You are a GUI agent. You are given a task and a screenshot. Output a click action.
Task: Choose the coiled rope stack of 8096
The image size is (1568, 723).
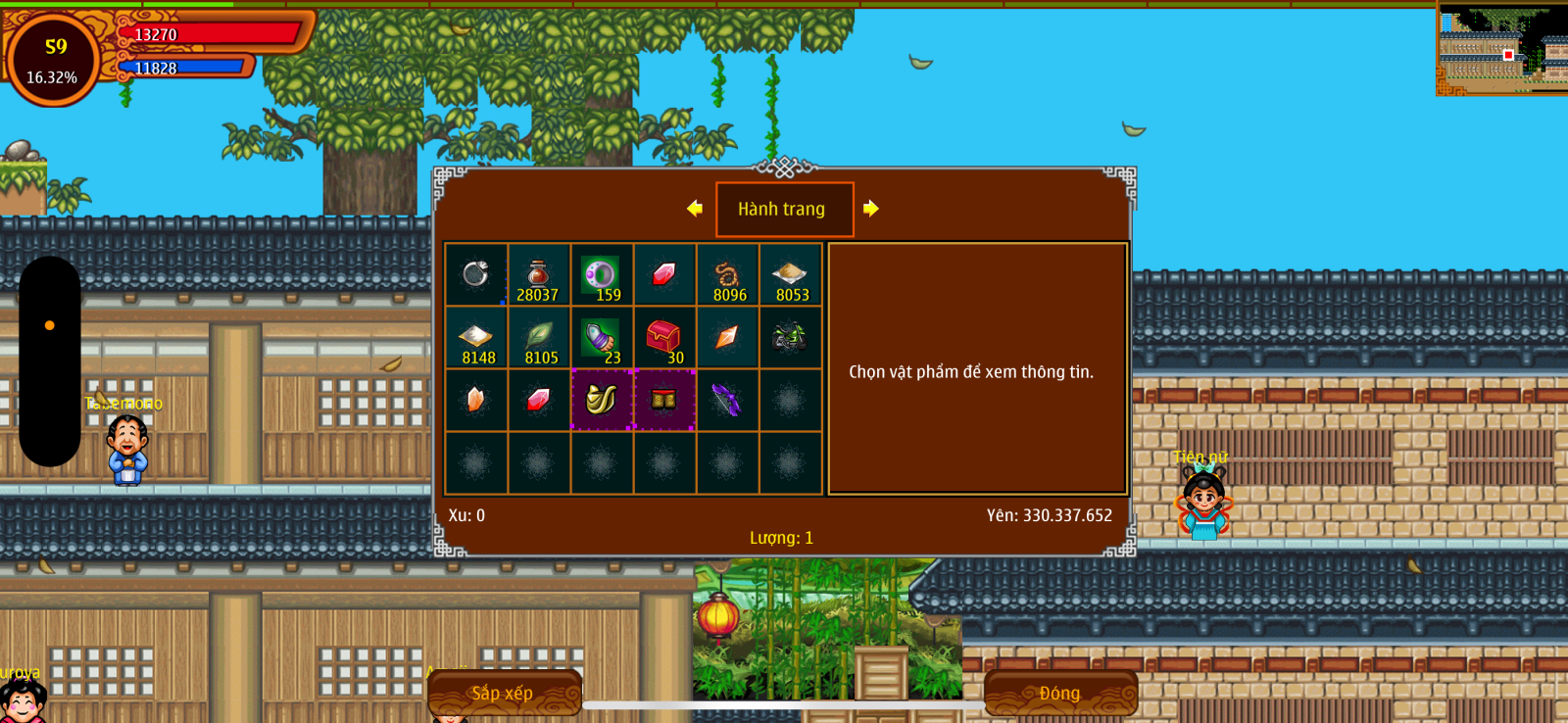pyautogui.click(x=727, y=276)
